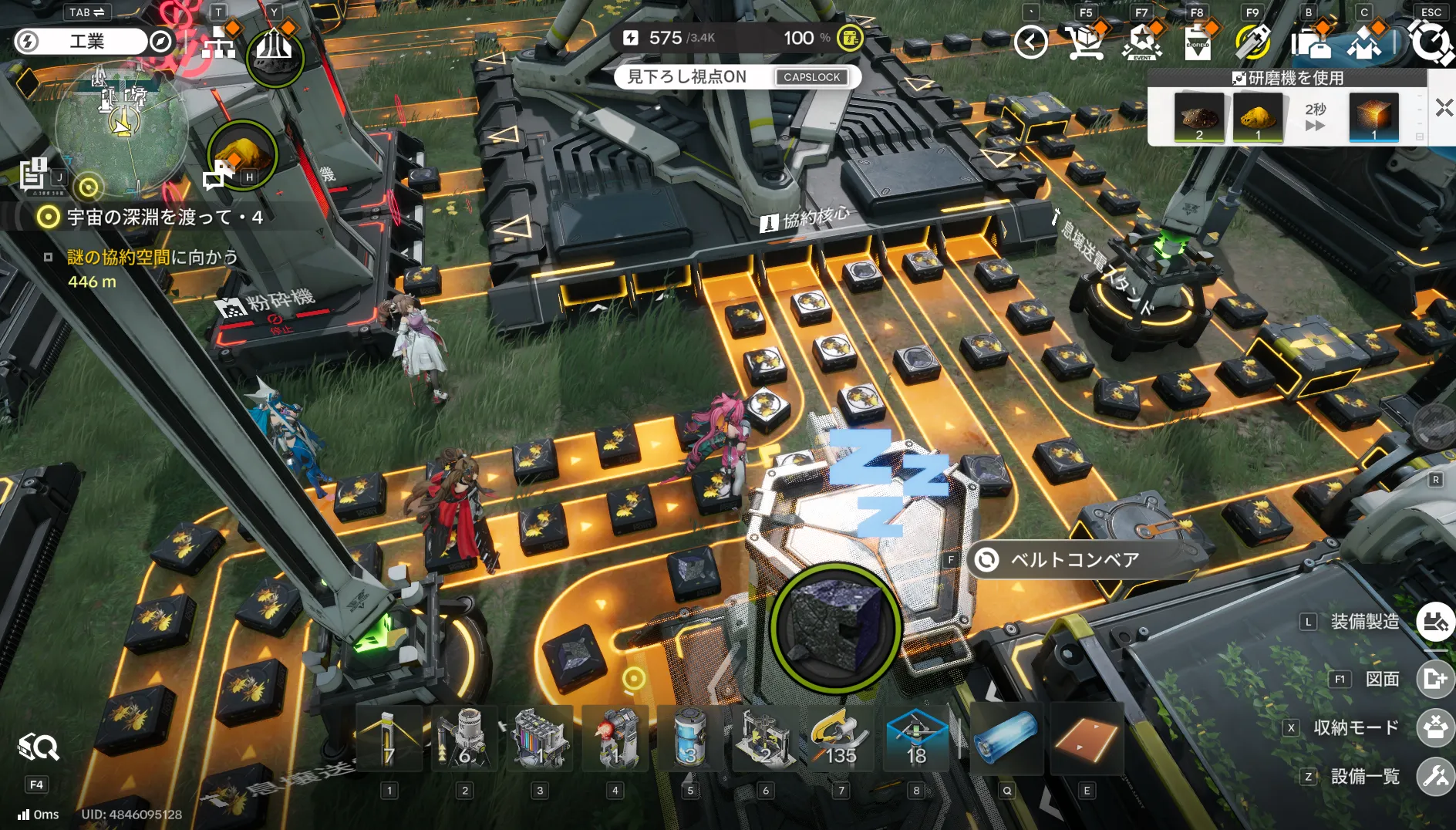The height and width of the screenshot is (830, 1456).
Task: Choose the blue cylinder pipe hotbar slot
Action: 1006,738
